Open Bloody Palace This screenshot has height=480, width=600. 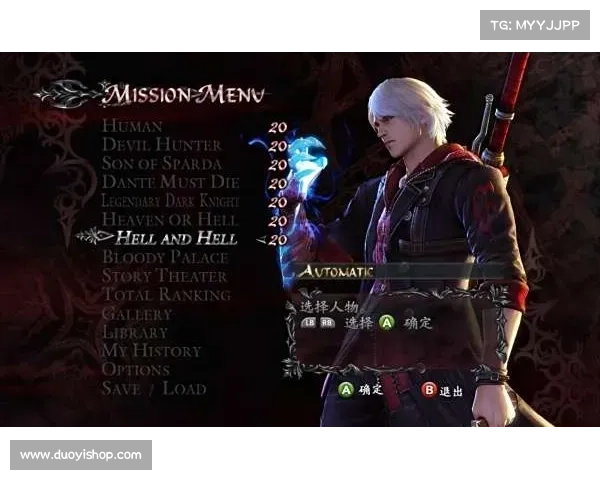point(165,257)
